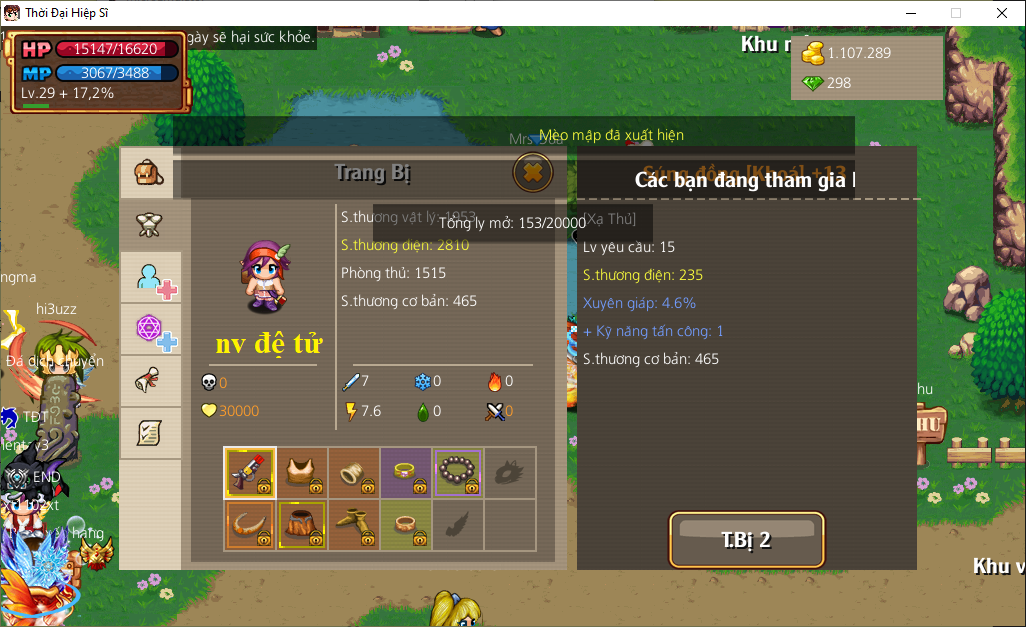Open the character stats plus tab
Screen dimensions: 1026x627
point(153,278)
